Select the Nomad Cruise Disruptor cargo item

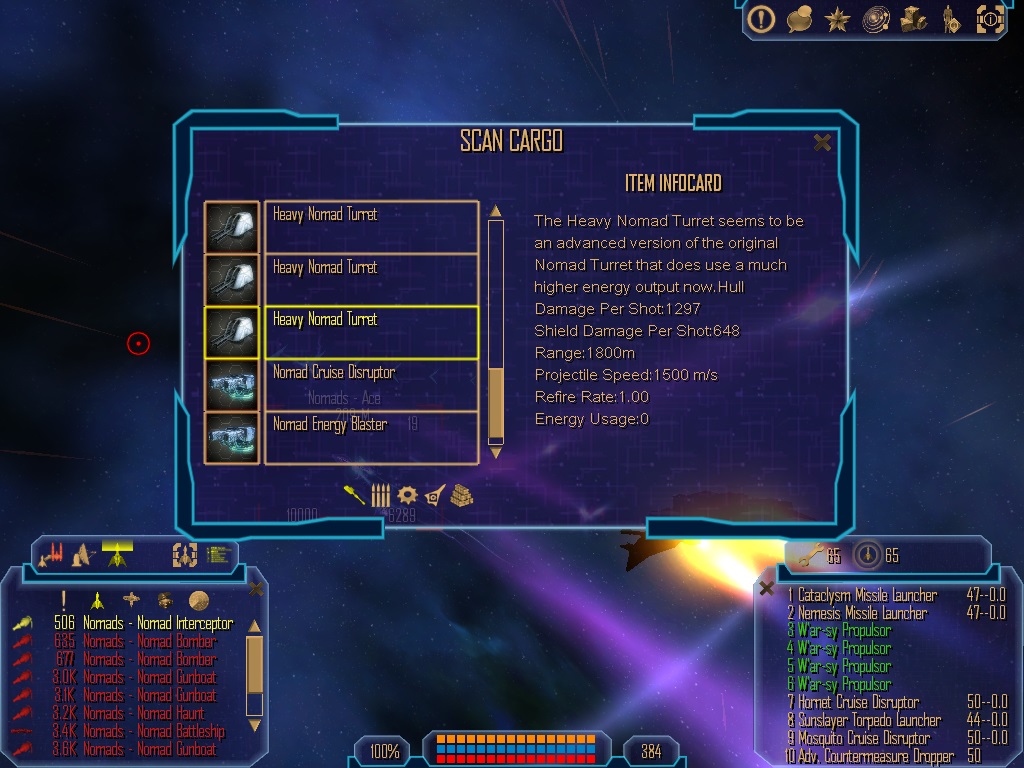(x=370, y=385)
